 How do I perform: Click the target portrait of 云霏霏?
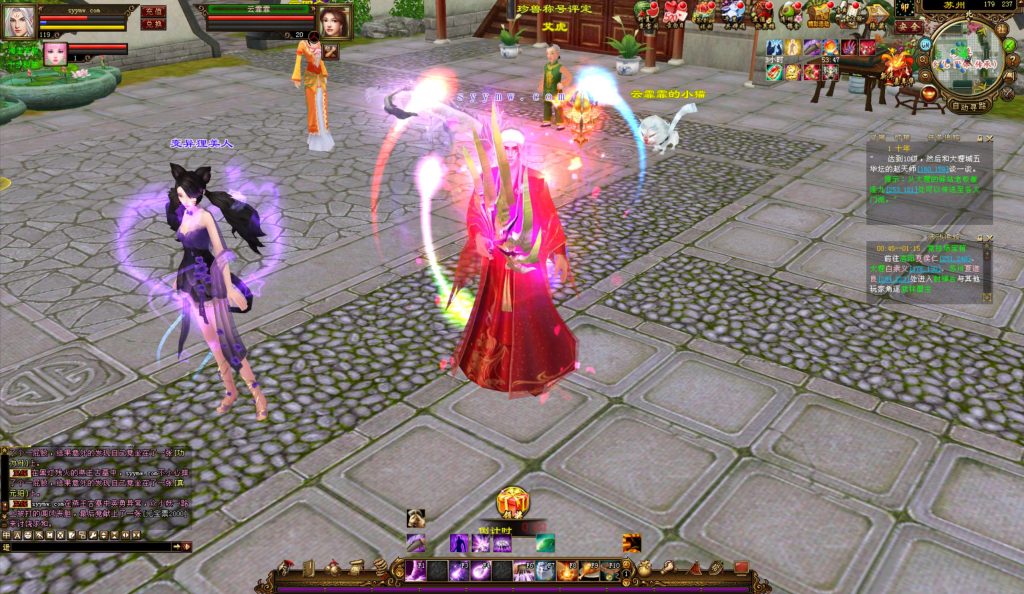334,21
